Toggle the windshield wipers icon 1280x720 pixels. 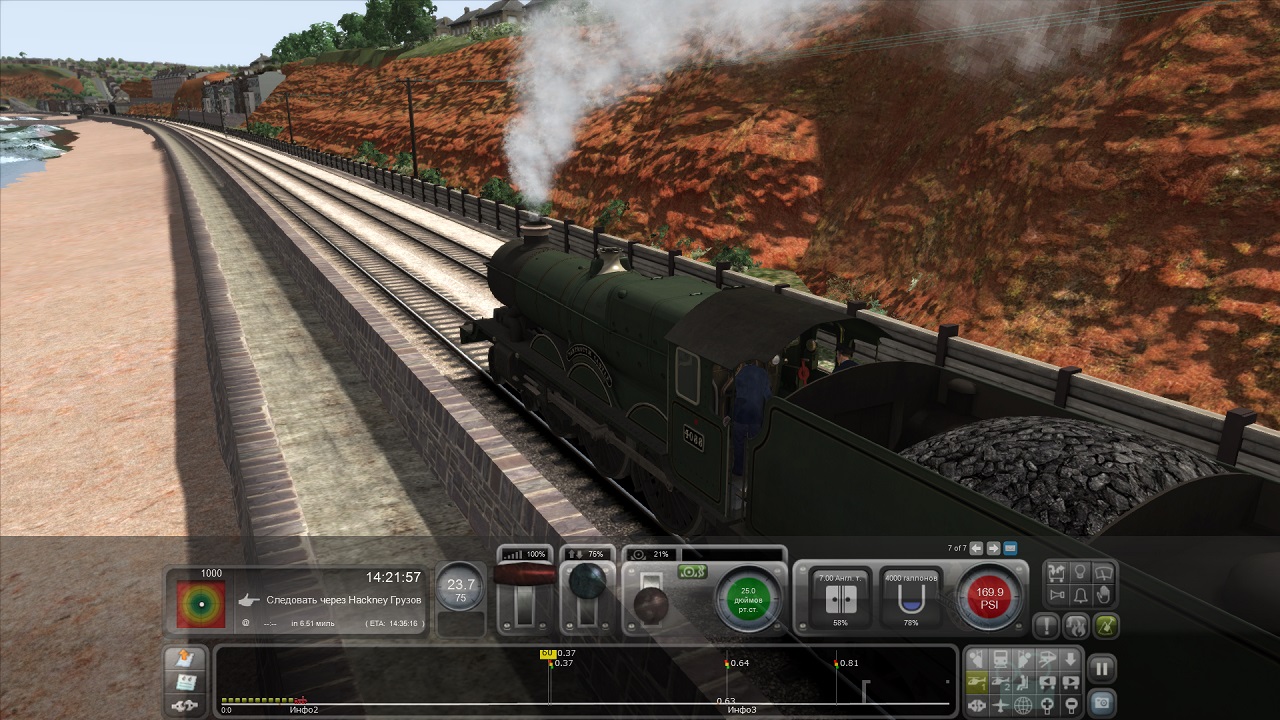click(1103, 573)
